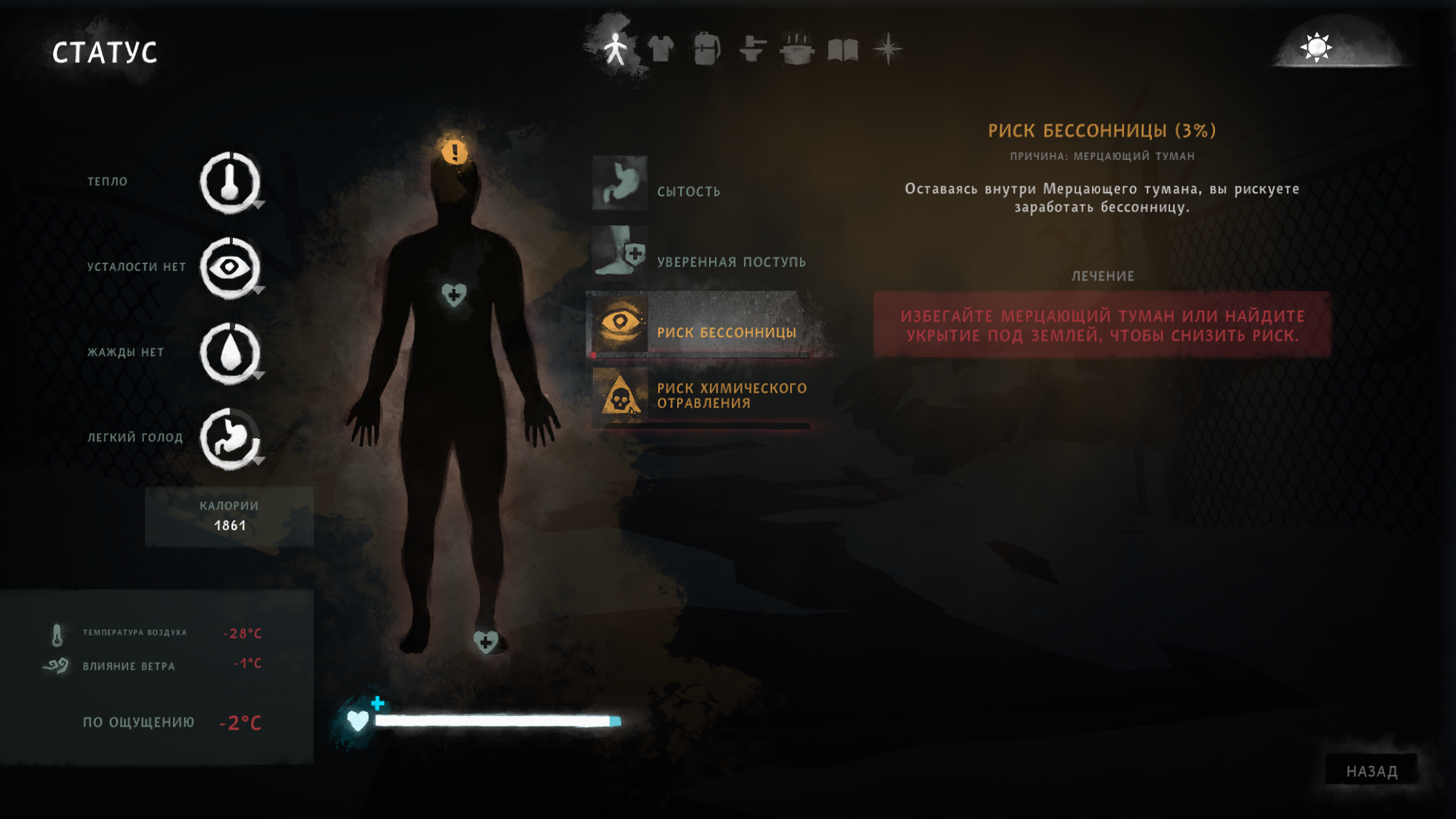Viewport: 1456px width, 819px height.
Task: Select the foot heart marker on body
Action: click(x=485, y=642)
